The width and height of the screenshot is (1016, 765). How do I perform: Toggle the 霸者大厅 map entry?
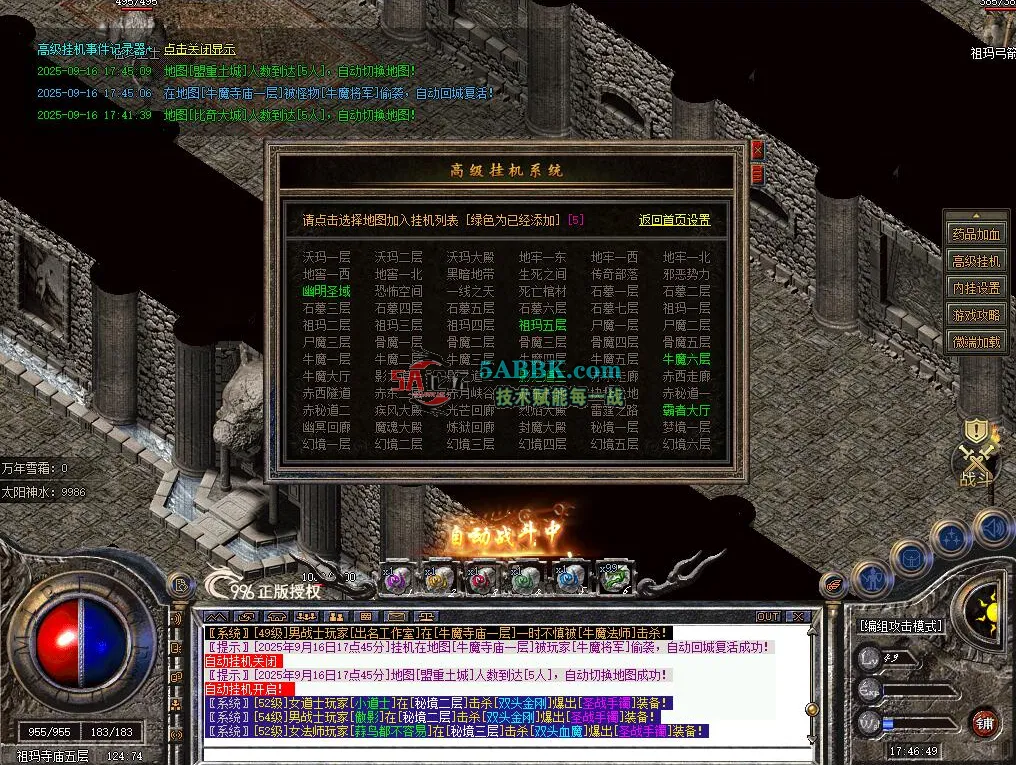(687, 410)
